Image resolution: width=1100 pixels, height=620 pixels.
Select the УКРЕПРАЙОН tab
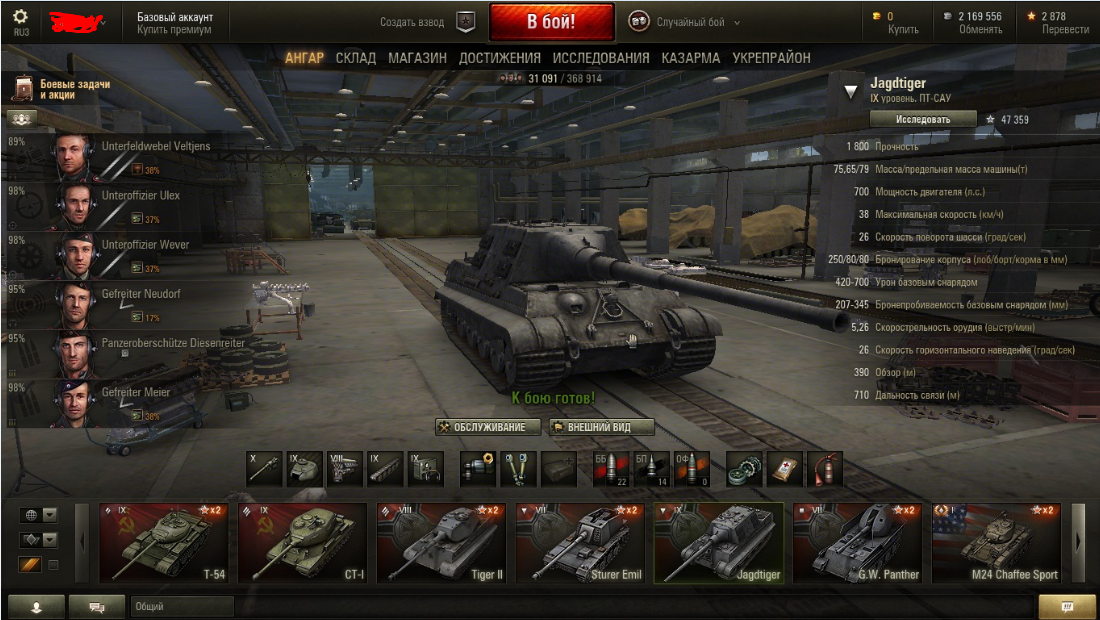point(771,58)
